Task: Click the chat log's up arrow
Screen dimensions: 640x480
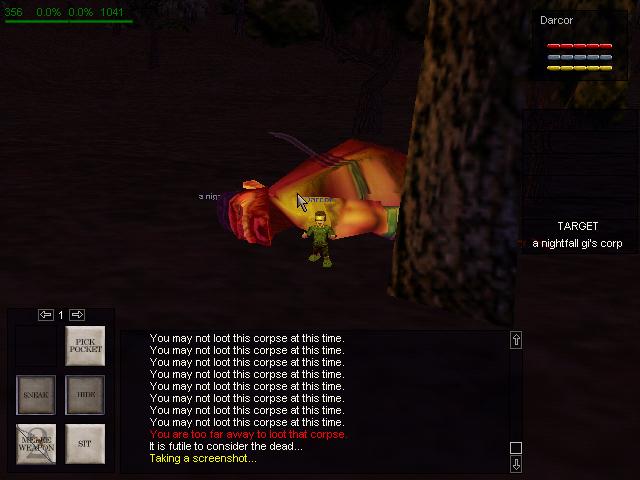Action: coord(516,340)
